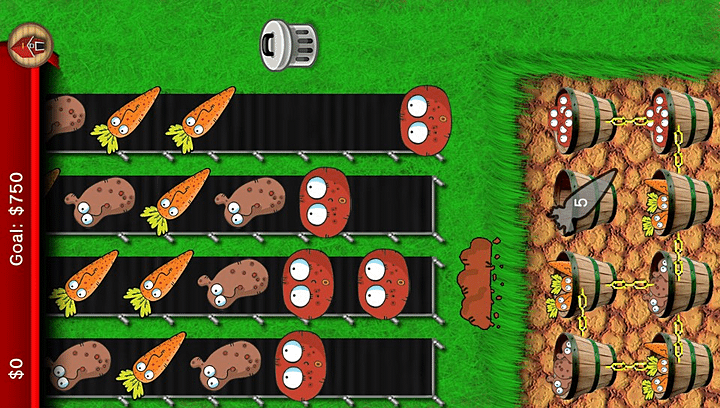Select the grey carrot barrel marked 5
The image size is (720, 408).
tap(582, 201)
